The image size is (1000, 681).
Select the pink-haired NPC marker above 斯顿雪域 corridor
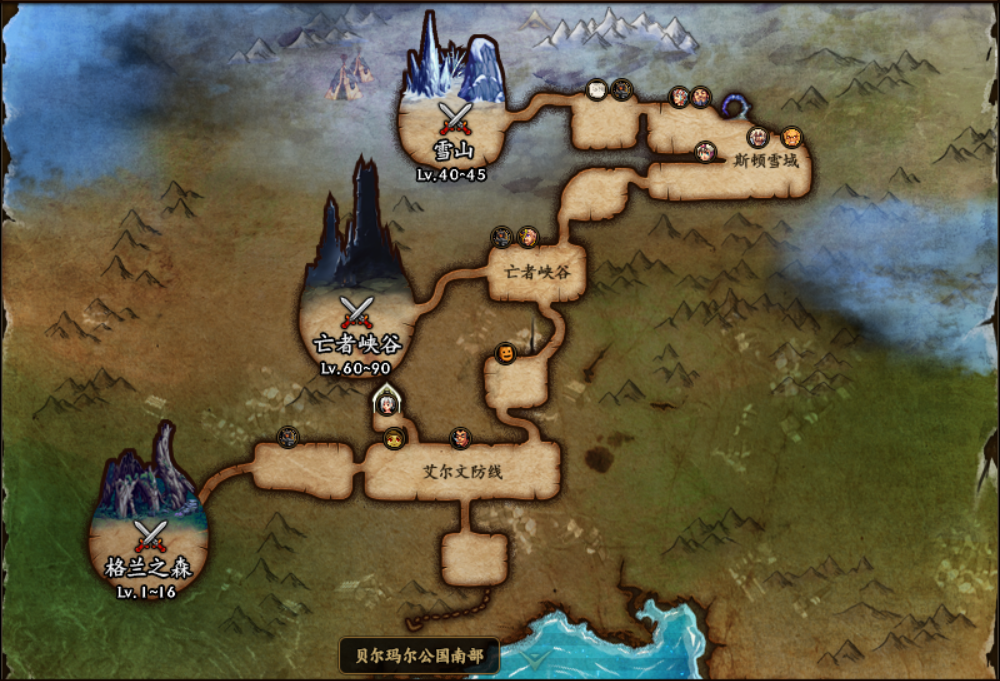coord(707,151)
